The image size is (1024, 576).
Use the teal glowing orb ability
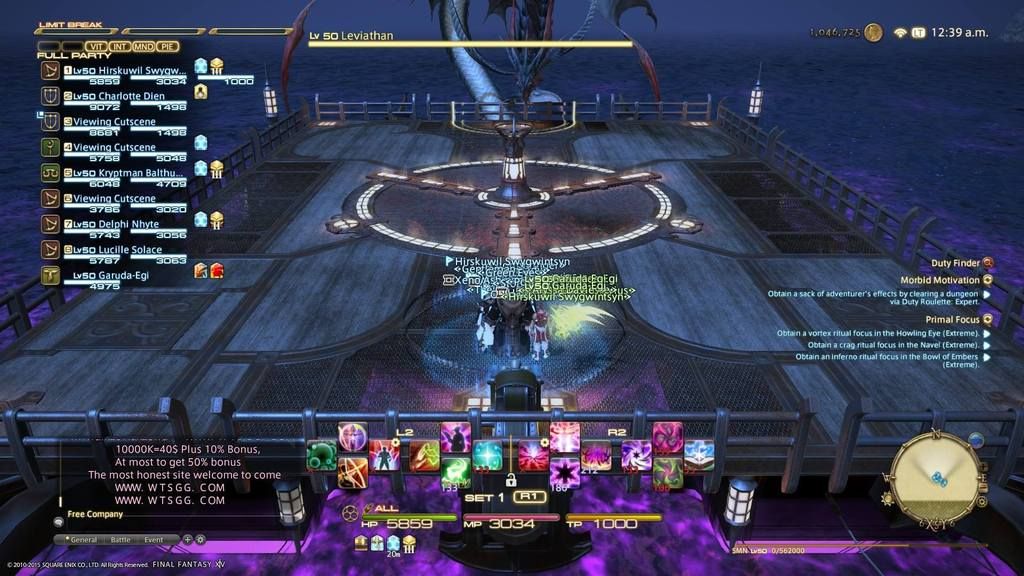488,455
